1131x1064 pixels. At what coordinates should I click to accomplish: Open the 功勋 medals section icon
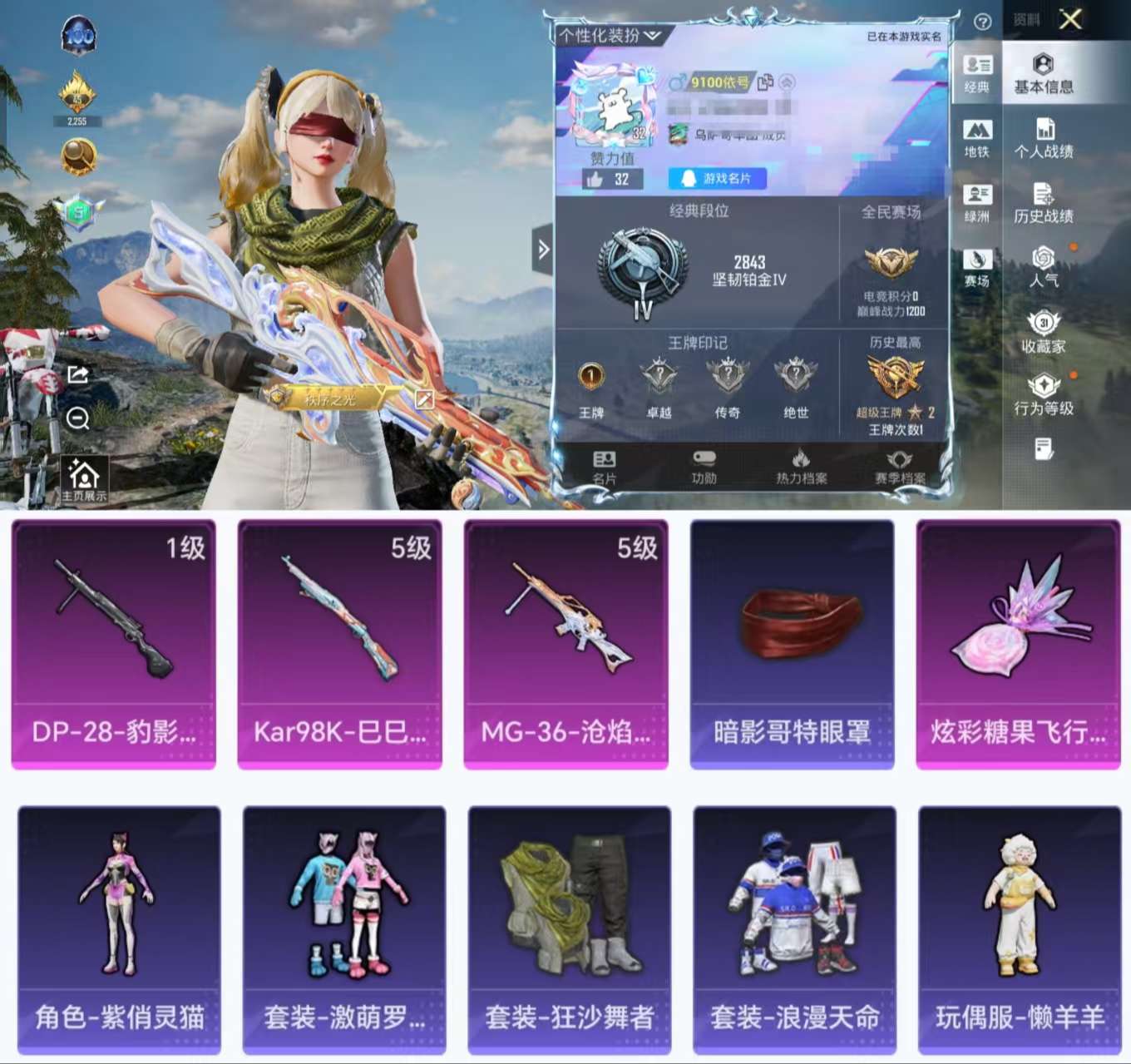coord(703,468)
